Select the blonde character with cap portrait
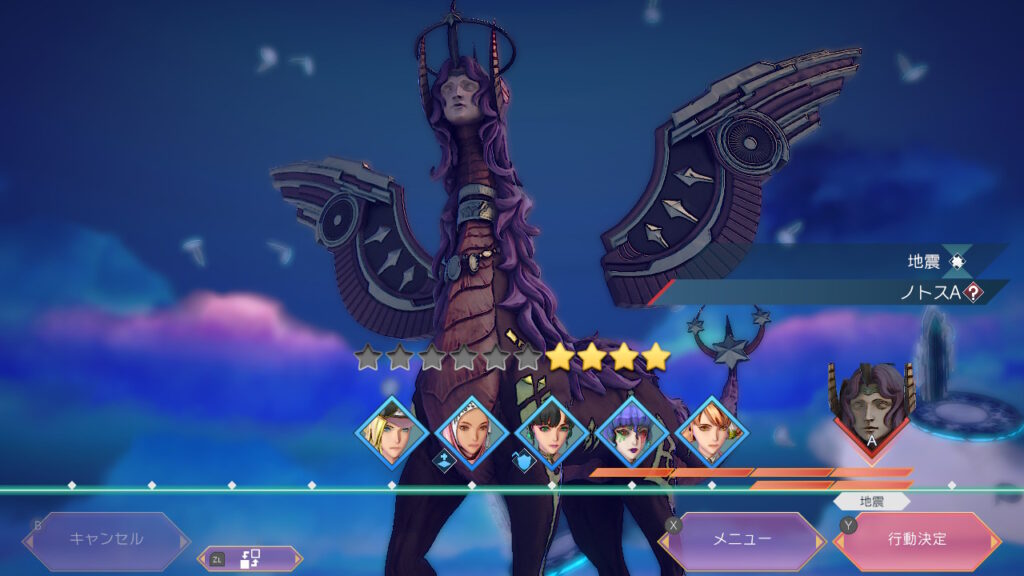The width and height of the screenshot is (1024, 576). pyautogui.click(x=392, y=433)
